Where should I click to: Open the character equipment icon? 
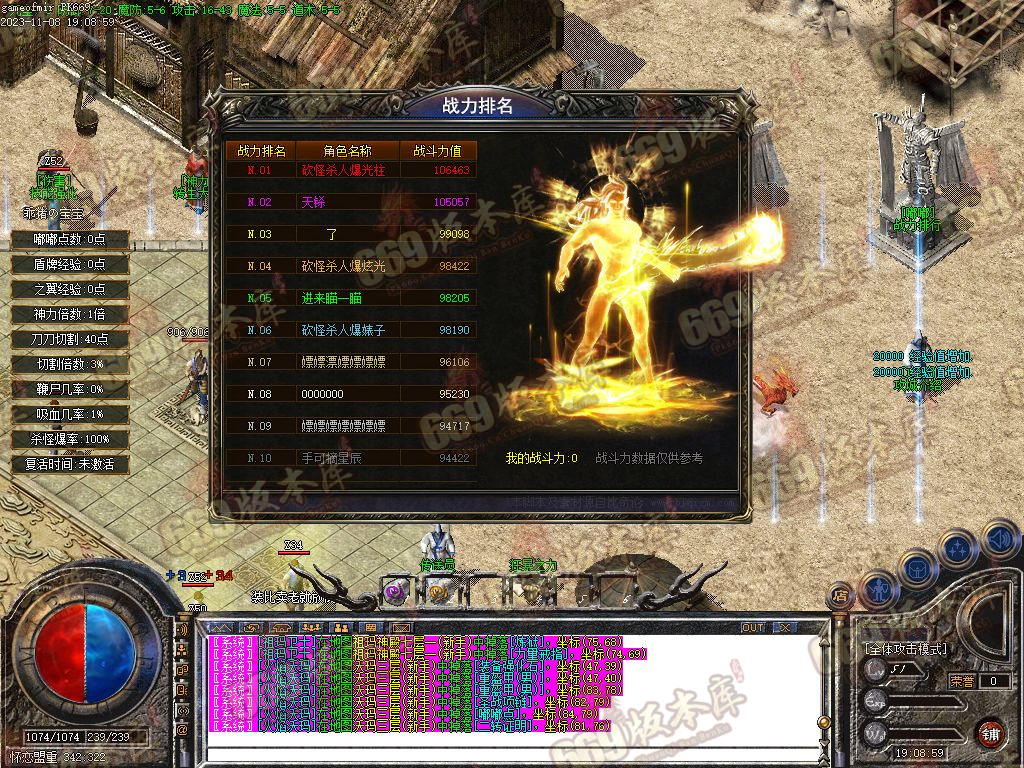point(878,590)
